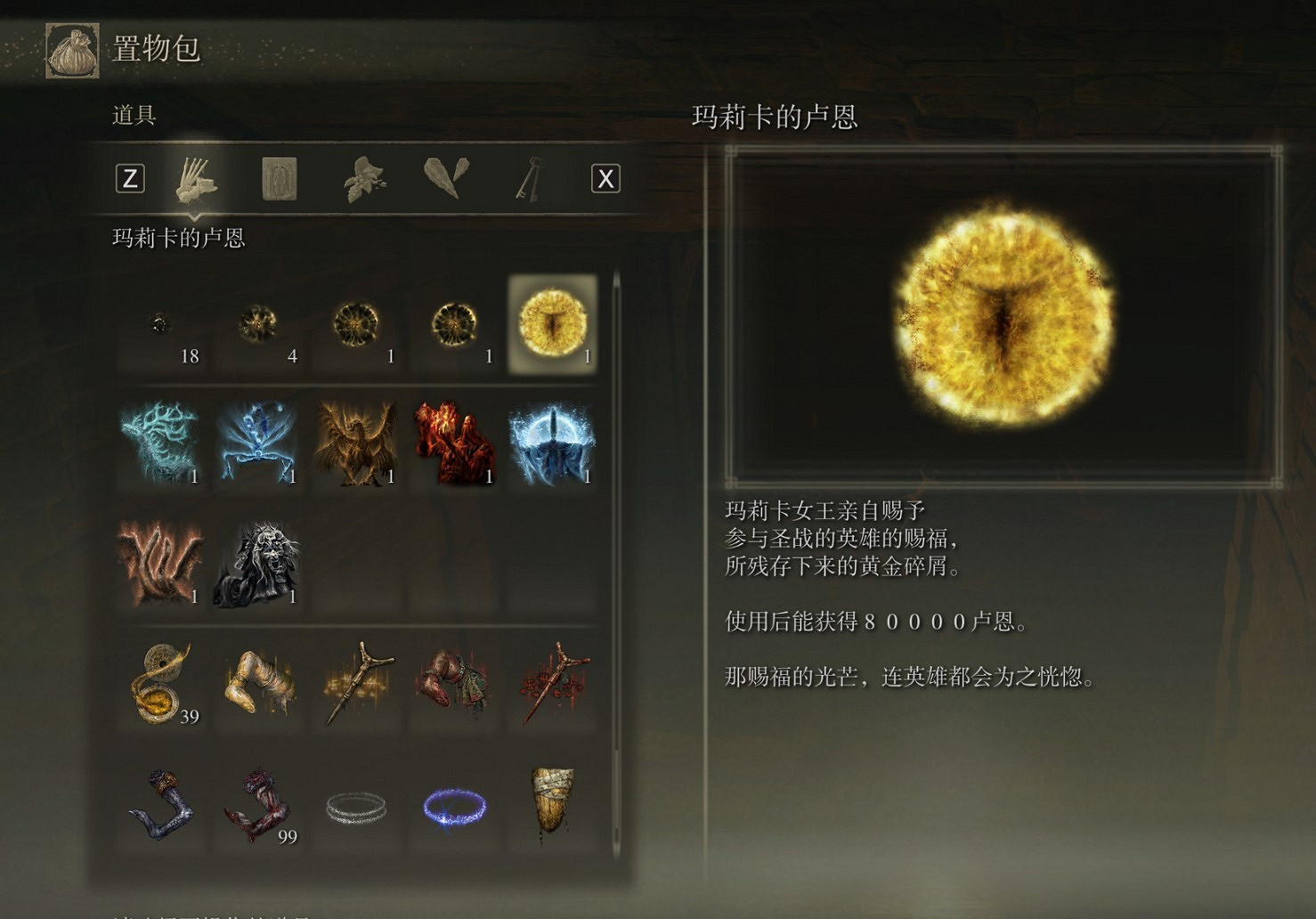Open the info items tablet category icon

point(278,178)
